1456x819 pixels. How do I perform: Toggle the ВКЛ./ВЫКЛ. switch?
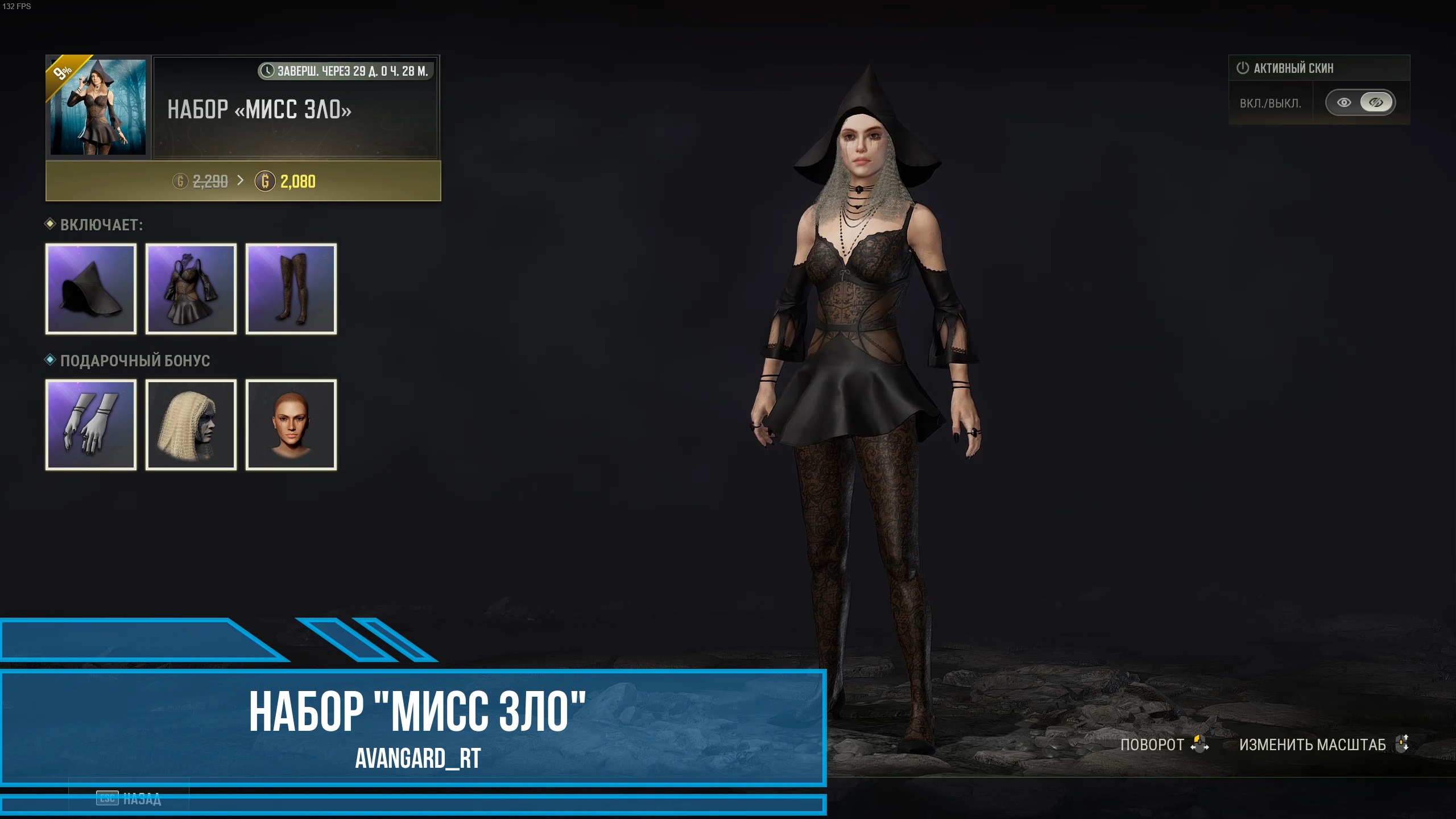click(x=1360, y=102)
